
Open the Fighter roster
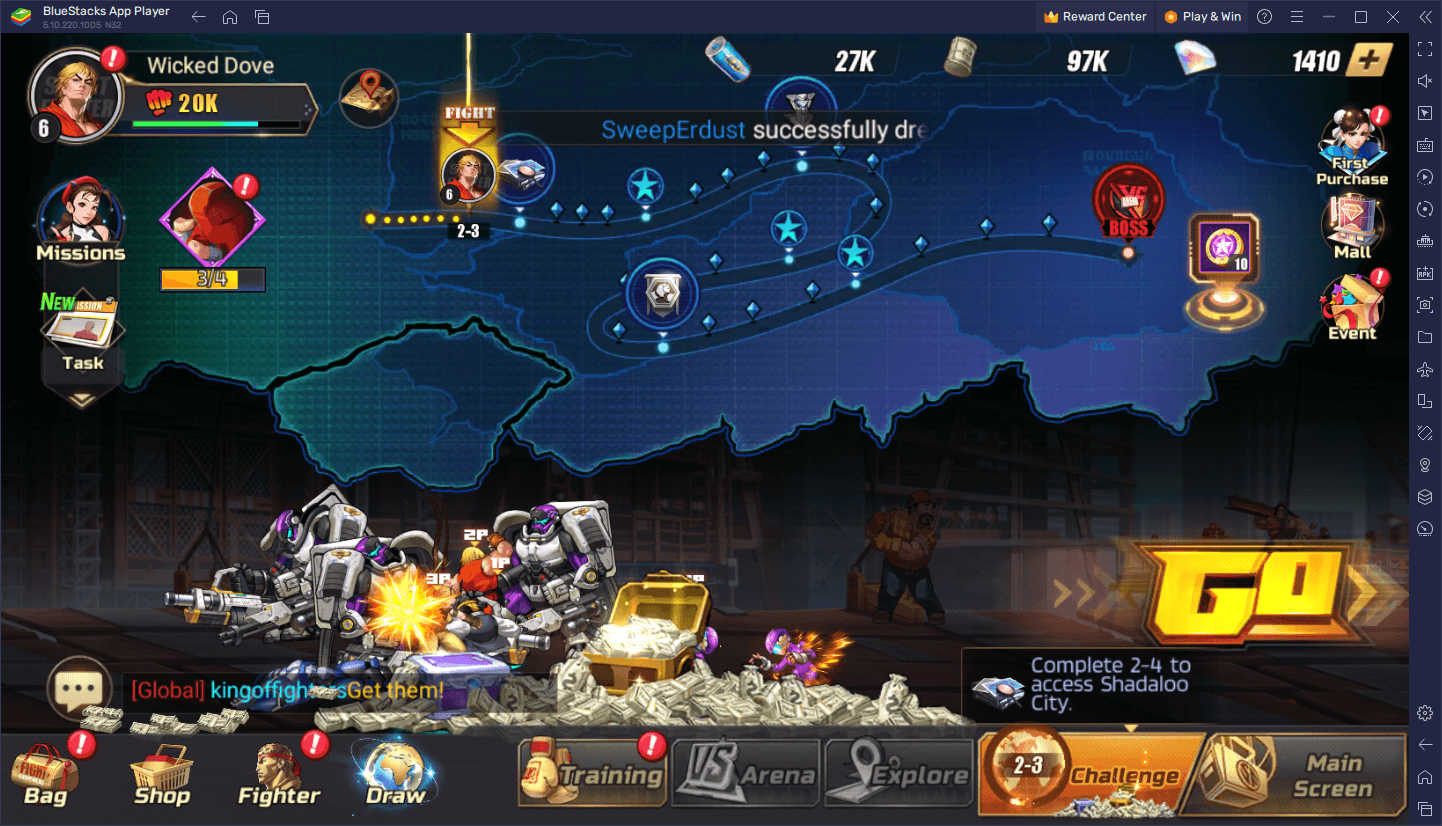(279, 776)
